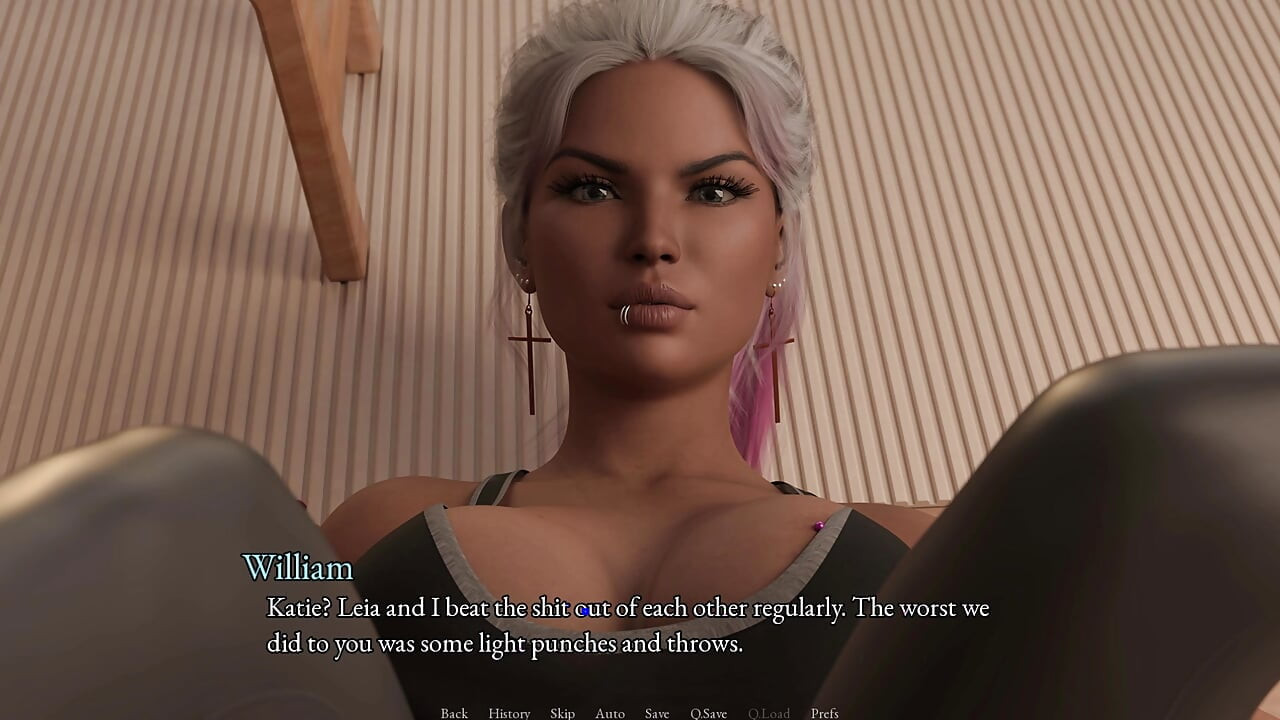Go Back to previous dialogue line
The image size is (1280, 720).
pyautogui.click(x=454, y=713)
